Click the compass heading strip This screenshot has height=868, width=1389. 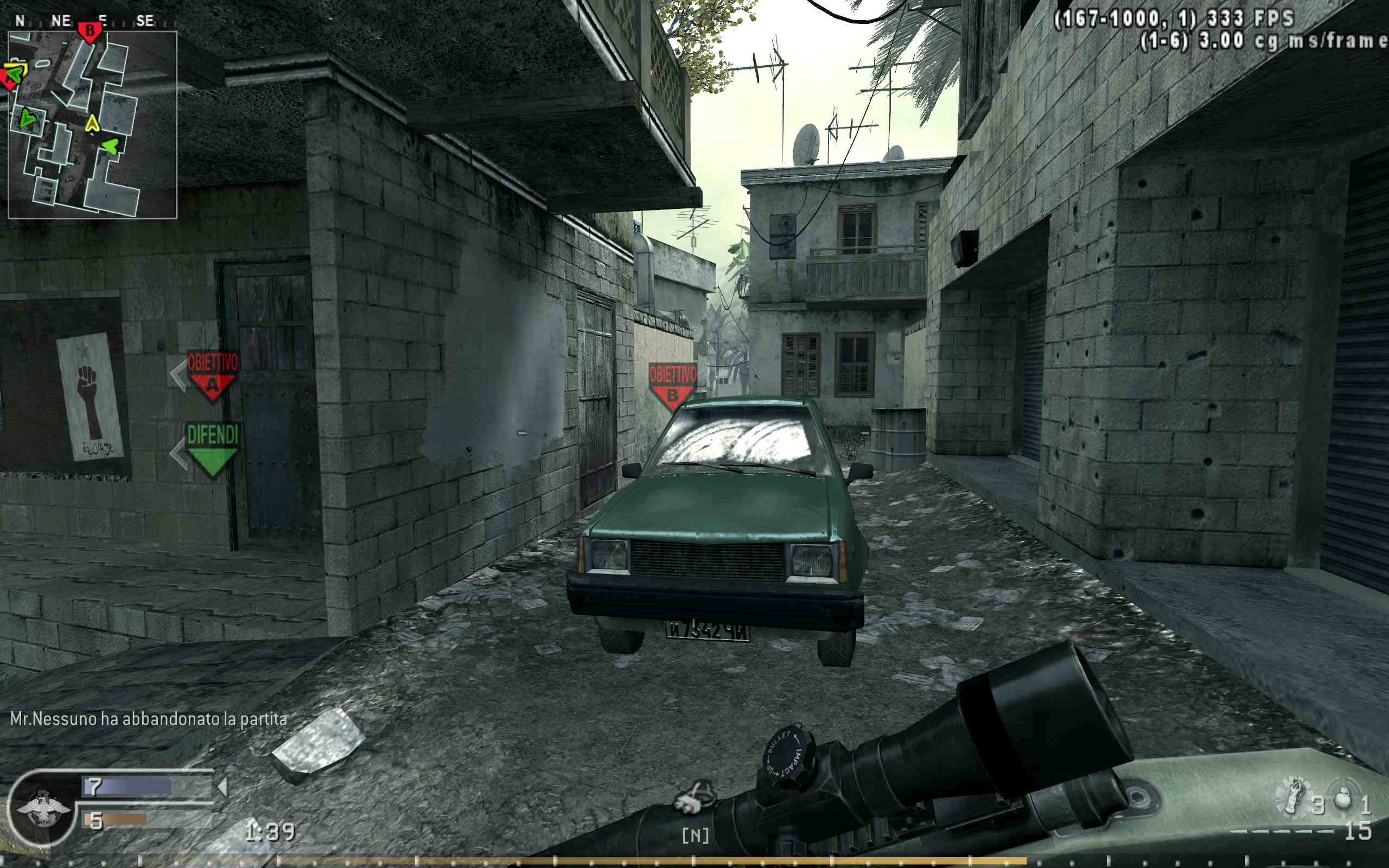(x=86, y=21)
